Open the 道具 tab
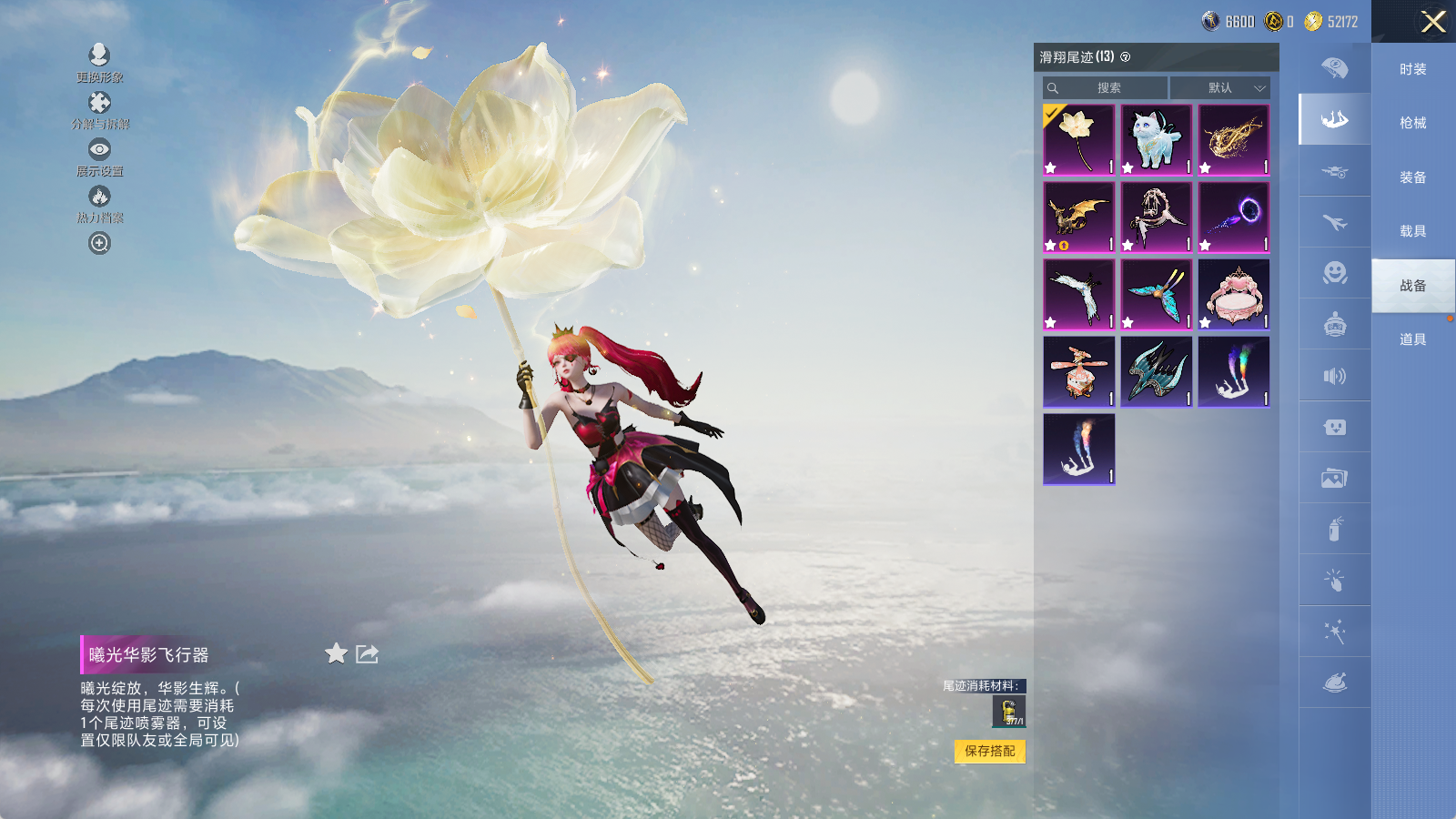This screenshot has width=1456, height=819. [x=1412, y=339]
